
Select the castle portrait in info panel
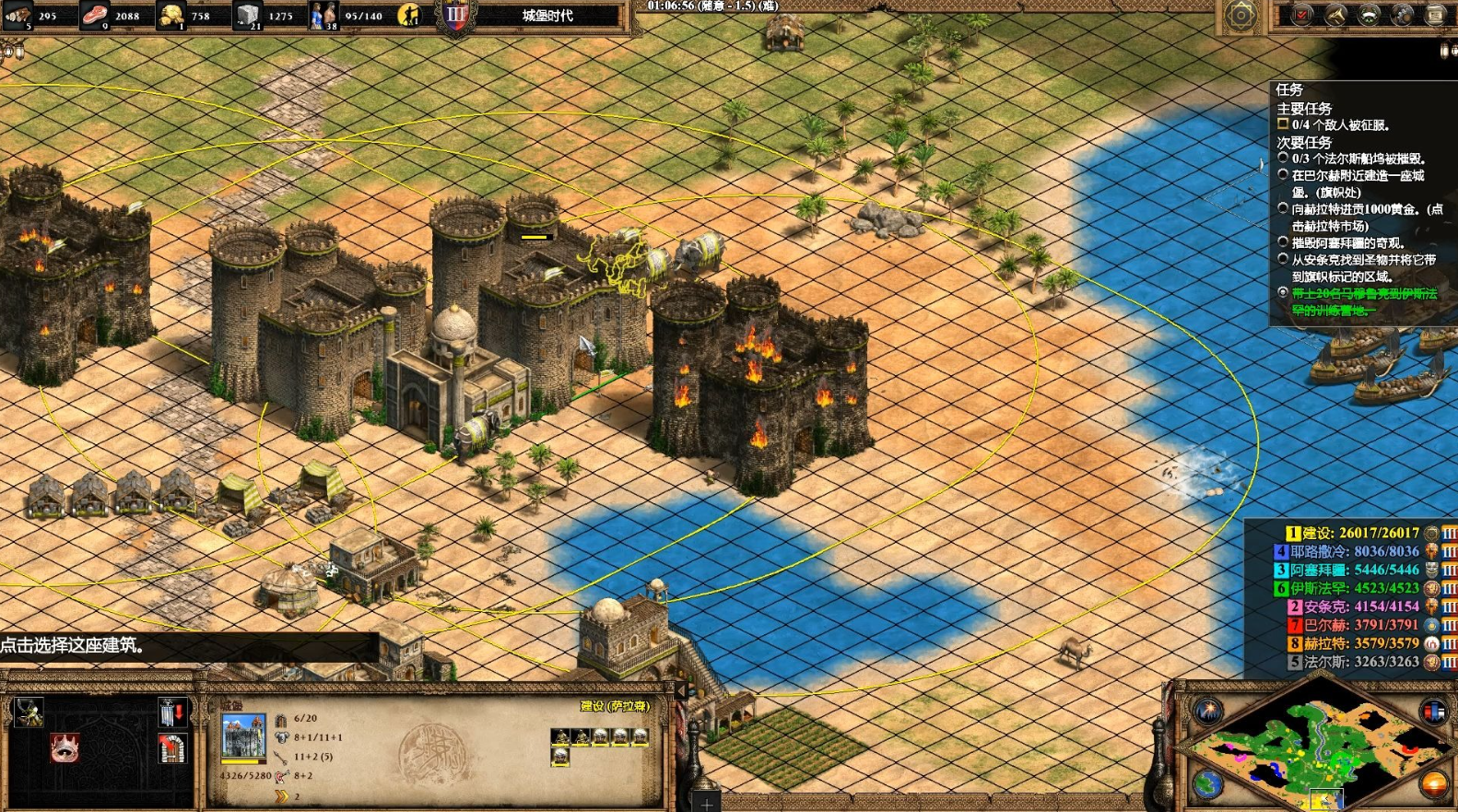click(x=243, y=737)
